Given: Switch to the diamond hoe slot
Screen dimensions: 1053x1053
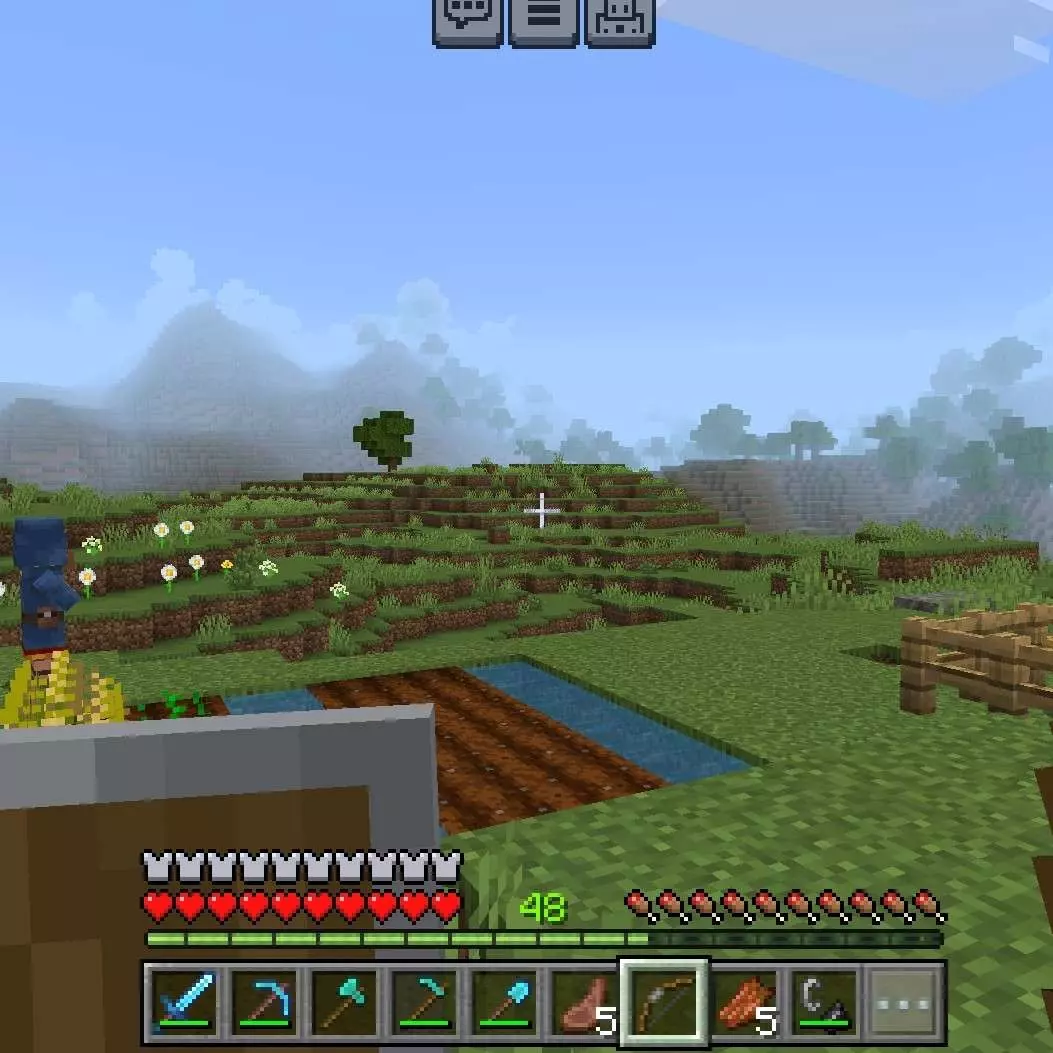Looking at the screenshot, I should [x=425, y=1002].
